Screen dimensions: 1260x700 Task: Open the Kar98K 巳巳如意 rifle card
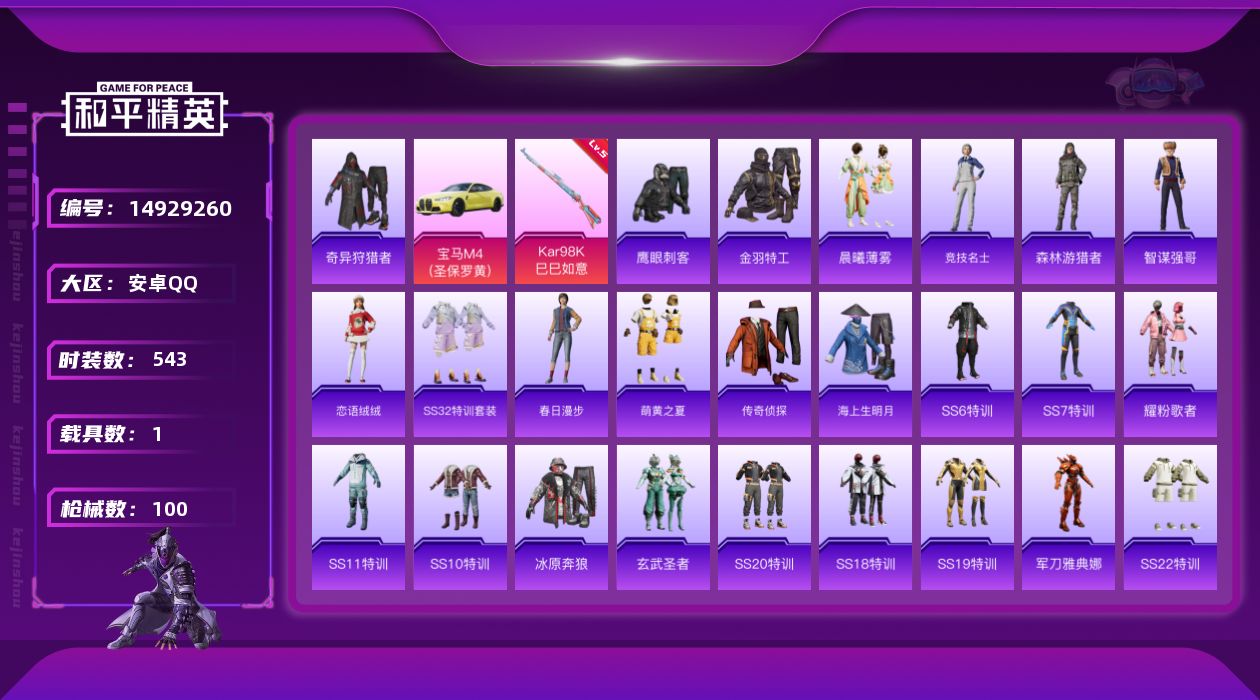[x=561, y=210]
